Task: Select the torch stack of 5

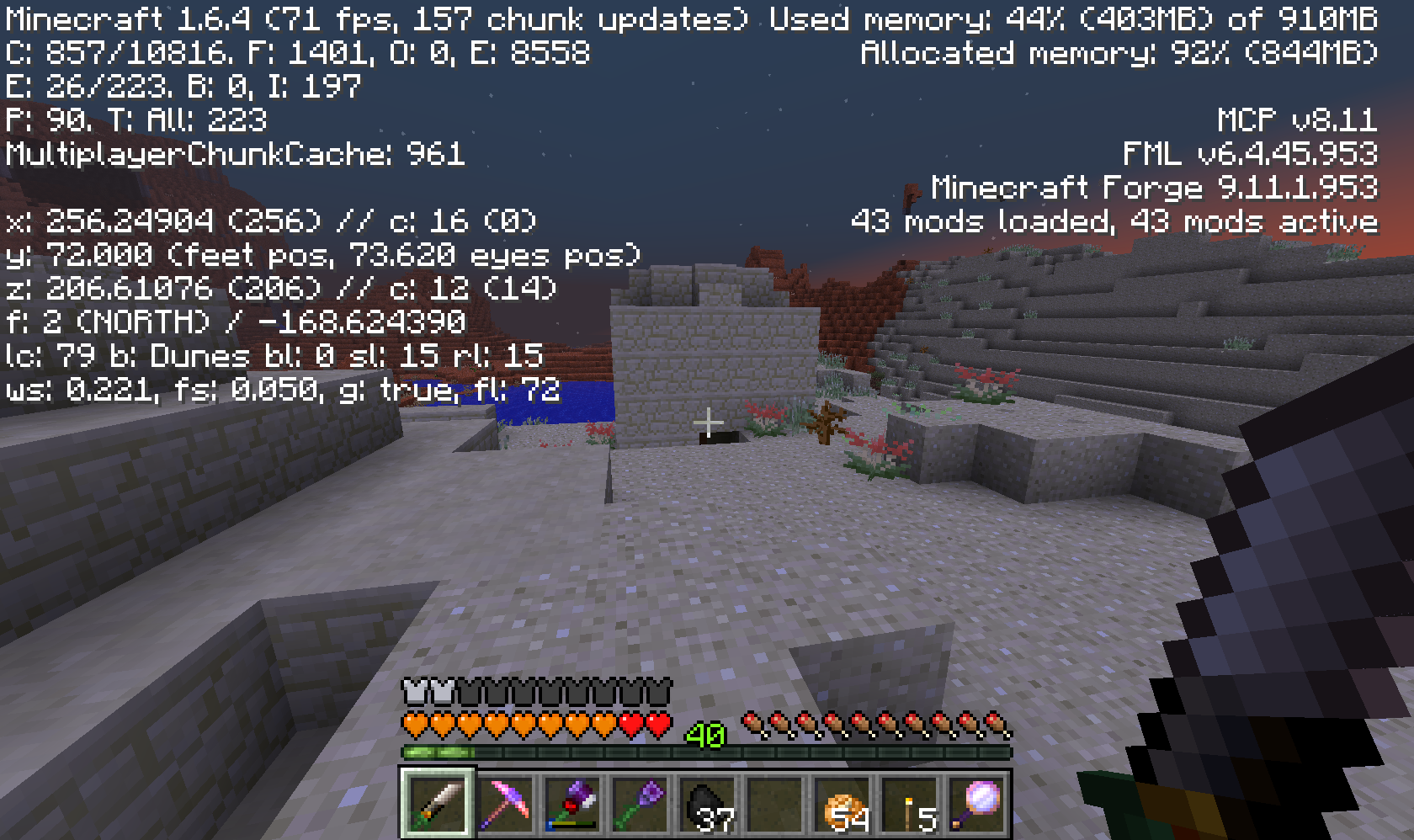Action: [909, 804]
